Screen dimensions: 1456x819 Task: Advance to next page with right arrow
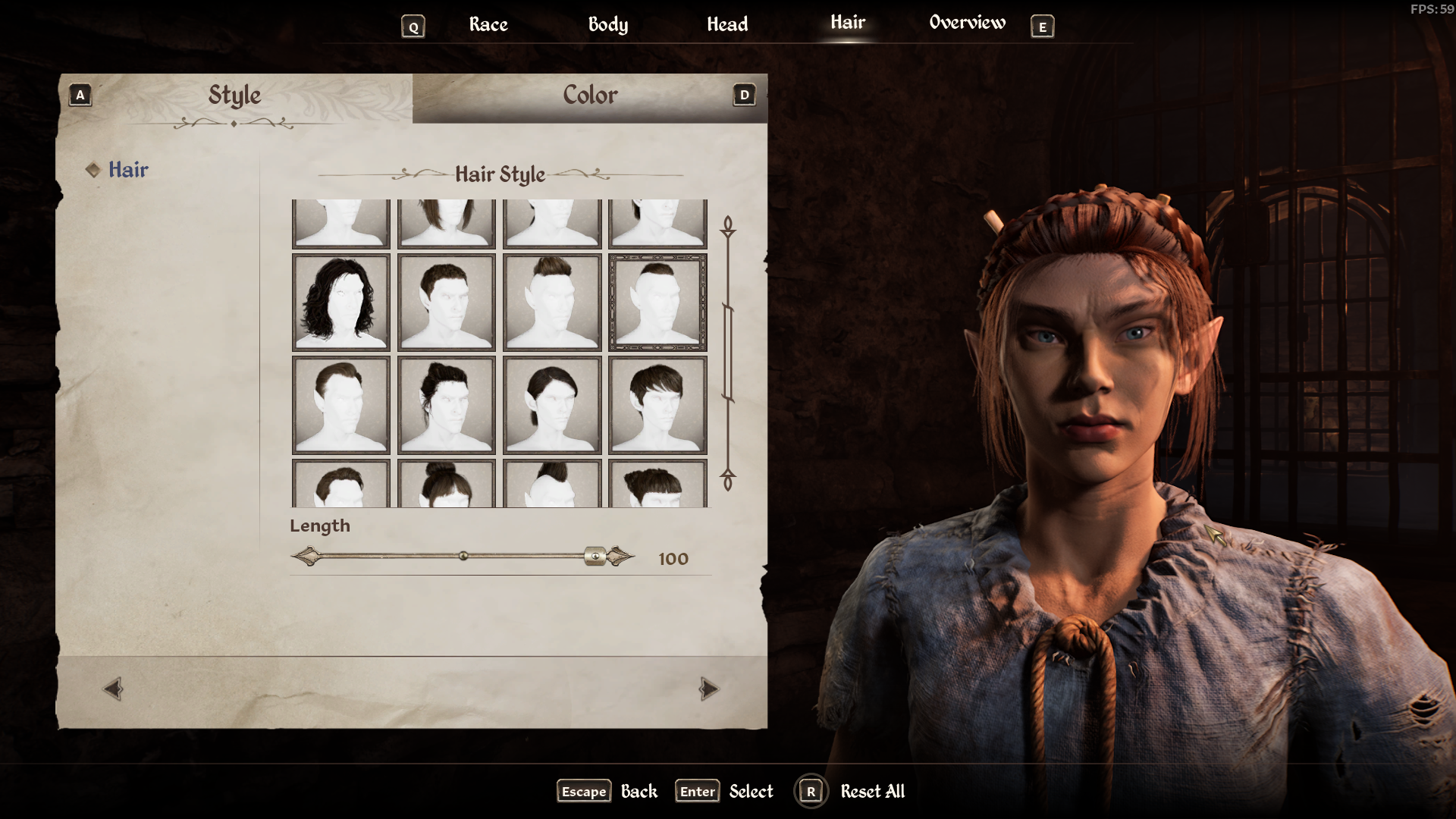click(x=708, y=689)
